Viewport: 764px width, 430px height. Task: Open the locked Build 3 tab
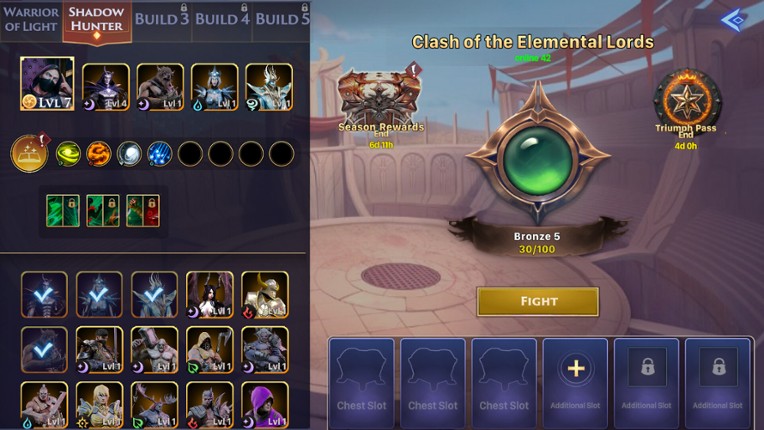pyautogui.click(x=162, y=19)
